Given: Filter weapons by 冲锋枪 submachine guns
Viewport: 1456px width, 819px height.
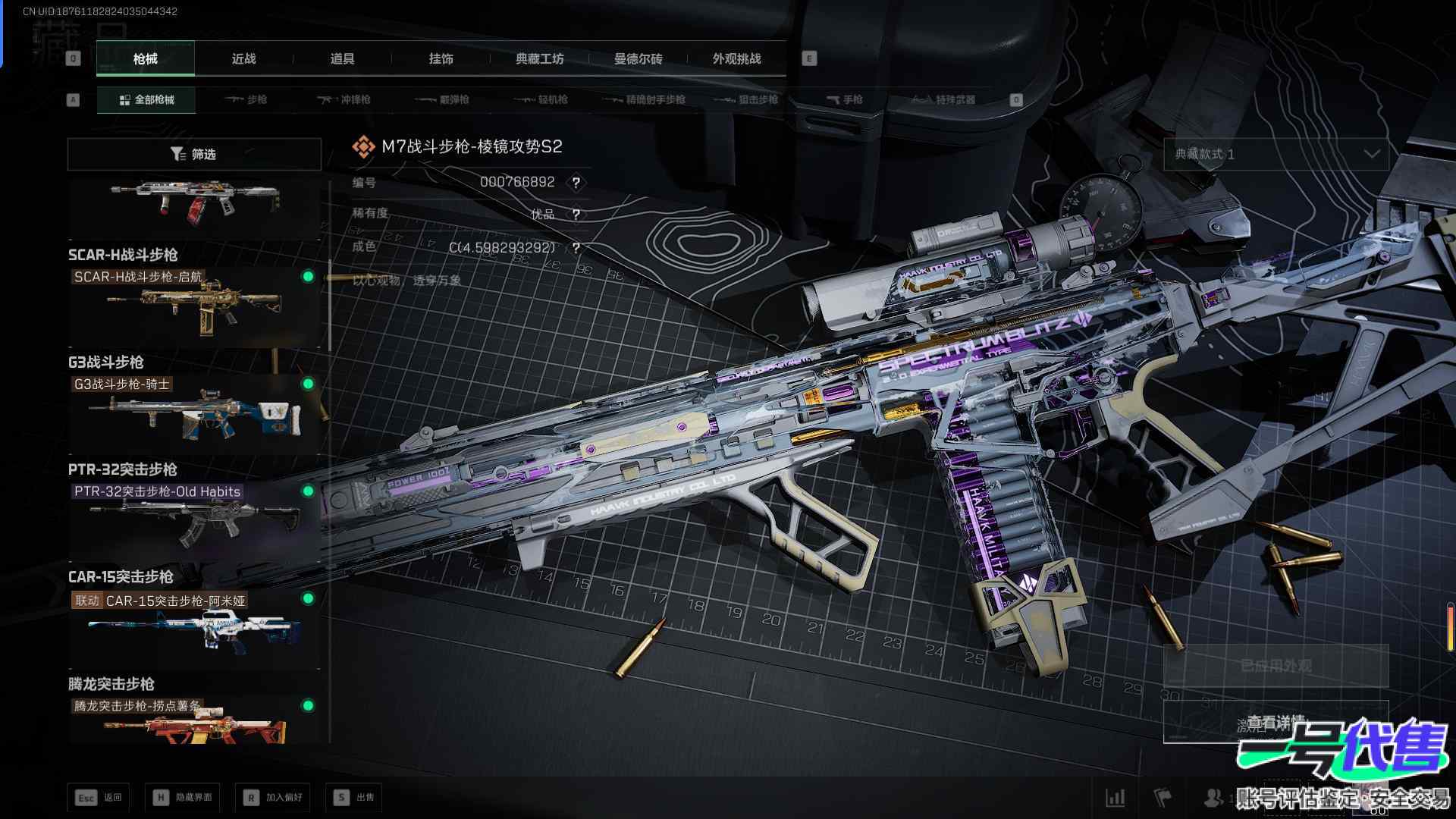Looking at the screenshot, I should (x=345, y=99).
